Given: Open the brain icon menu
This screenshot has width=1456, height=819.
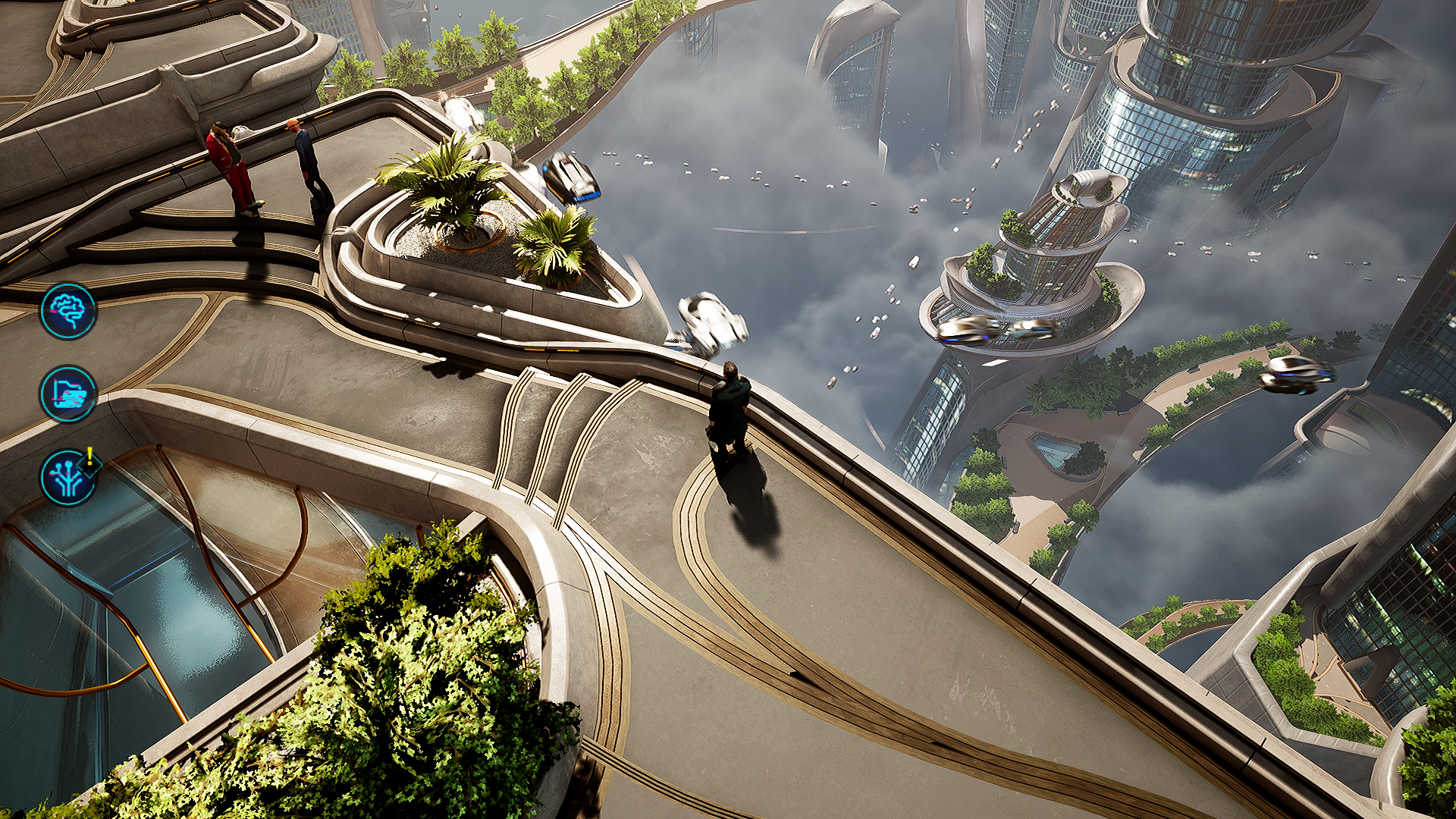Looking at the screenshot, I should coord(68,311).
